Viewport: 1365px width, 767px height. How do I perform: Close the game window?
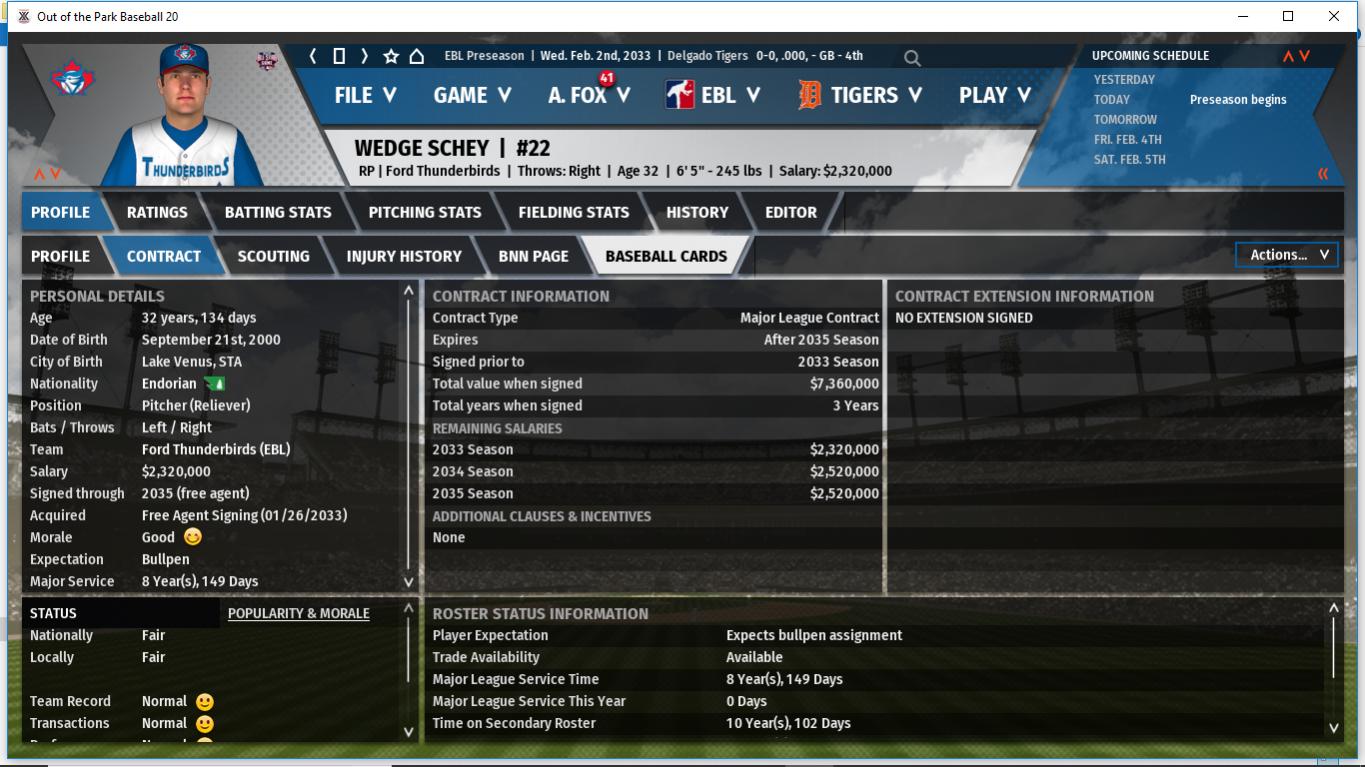pos(1333,16)
